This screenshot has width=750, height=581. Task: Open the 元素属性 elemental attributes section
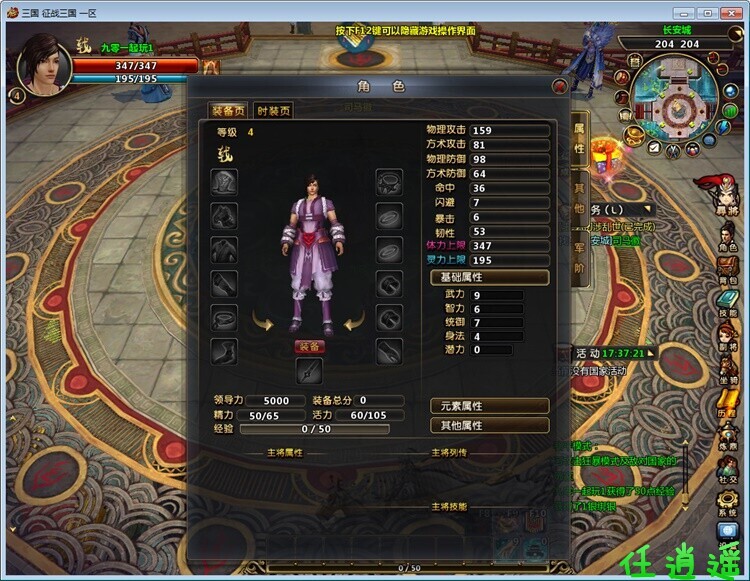click(488, 406)
